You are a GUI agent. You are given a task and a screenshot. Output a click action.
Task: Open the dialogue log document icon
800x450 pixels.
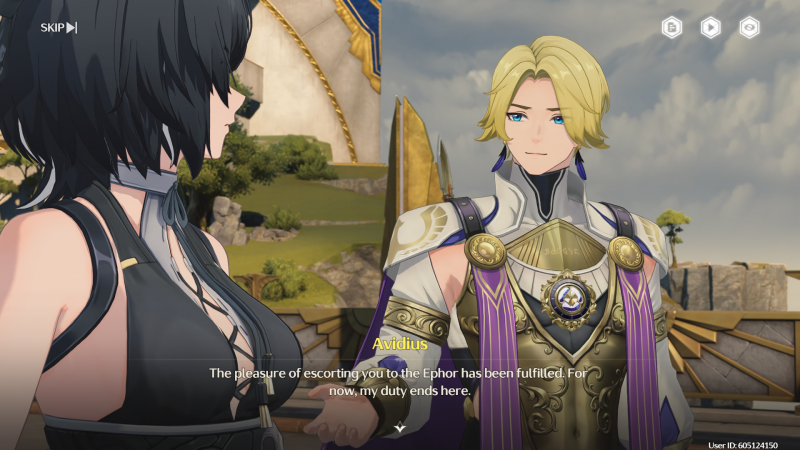tap(672, 27)
